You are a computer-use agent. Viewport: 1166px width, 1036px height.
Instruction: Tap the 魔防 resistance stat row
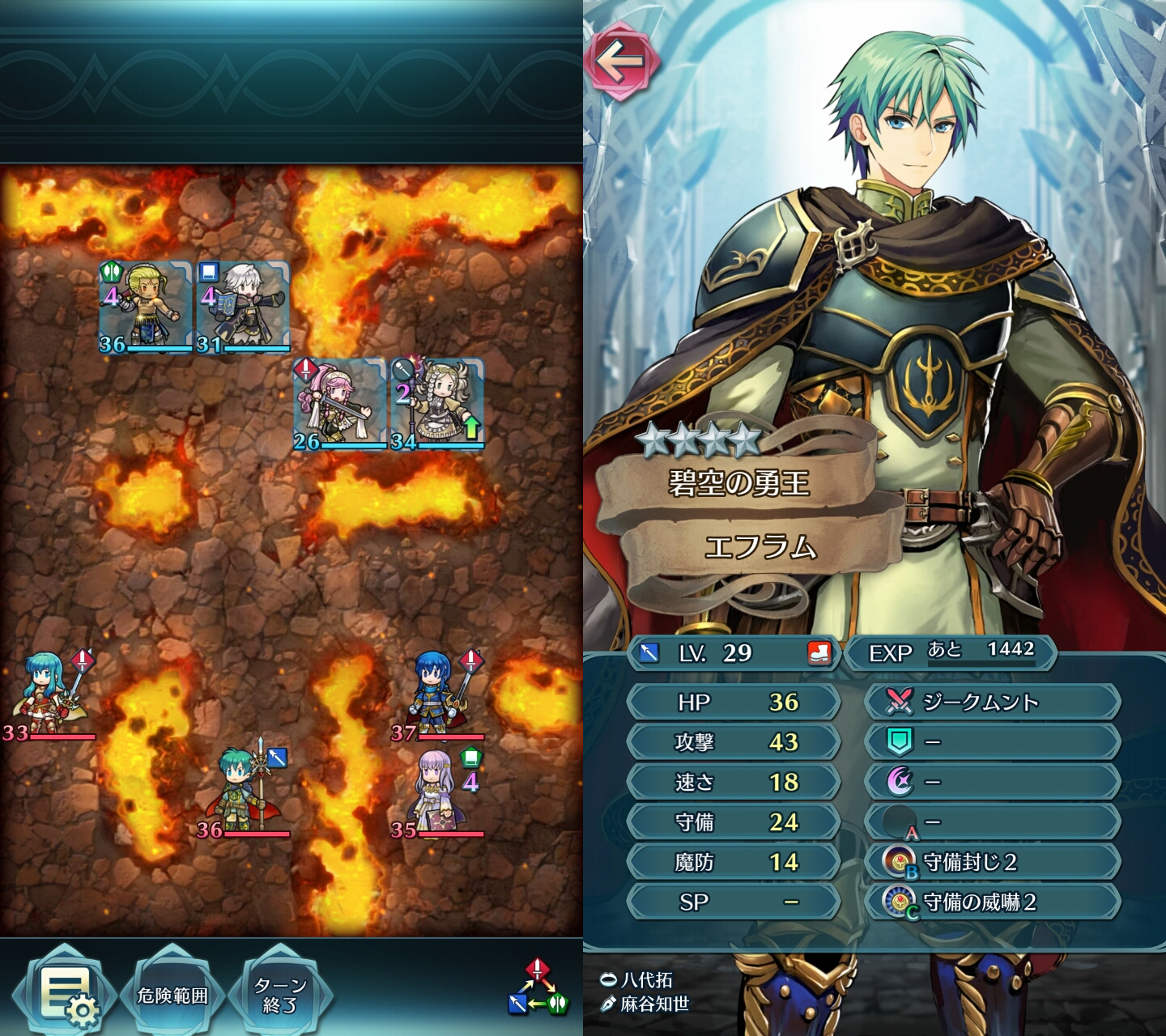click(x=734, y=862)
